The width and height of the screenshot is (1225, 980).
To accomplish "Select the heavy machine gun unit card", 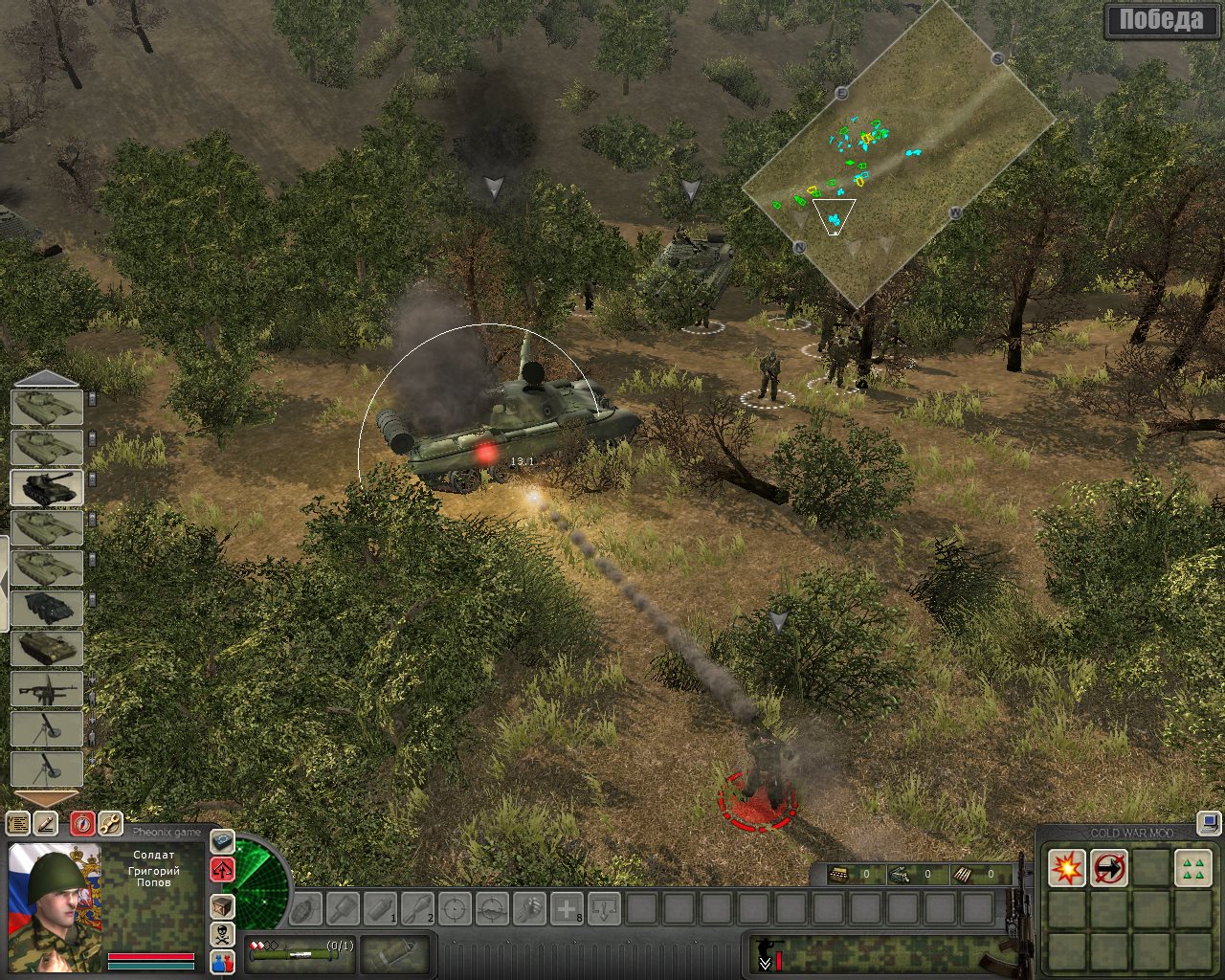I will (x=47, y=689).
